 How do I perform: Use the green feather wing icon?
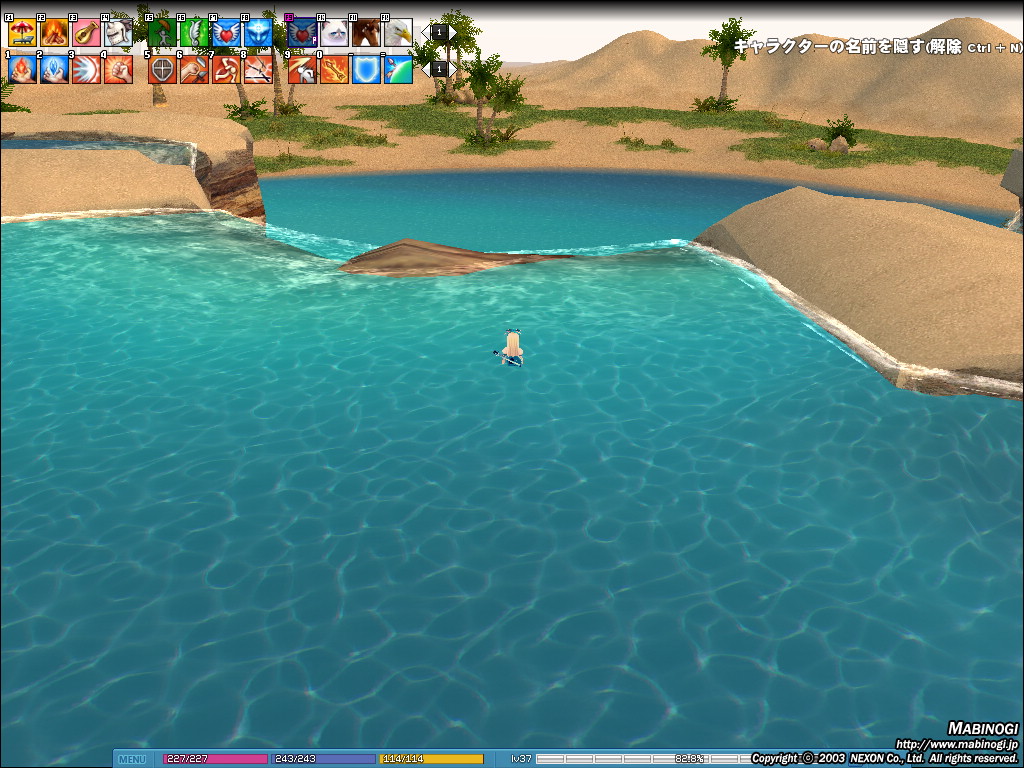tap(194, 33)
